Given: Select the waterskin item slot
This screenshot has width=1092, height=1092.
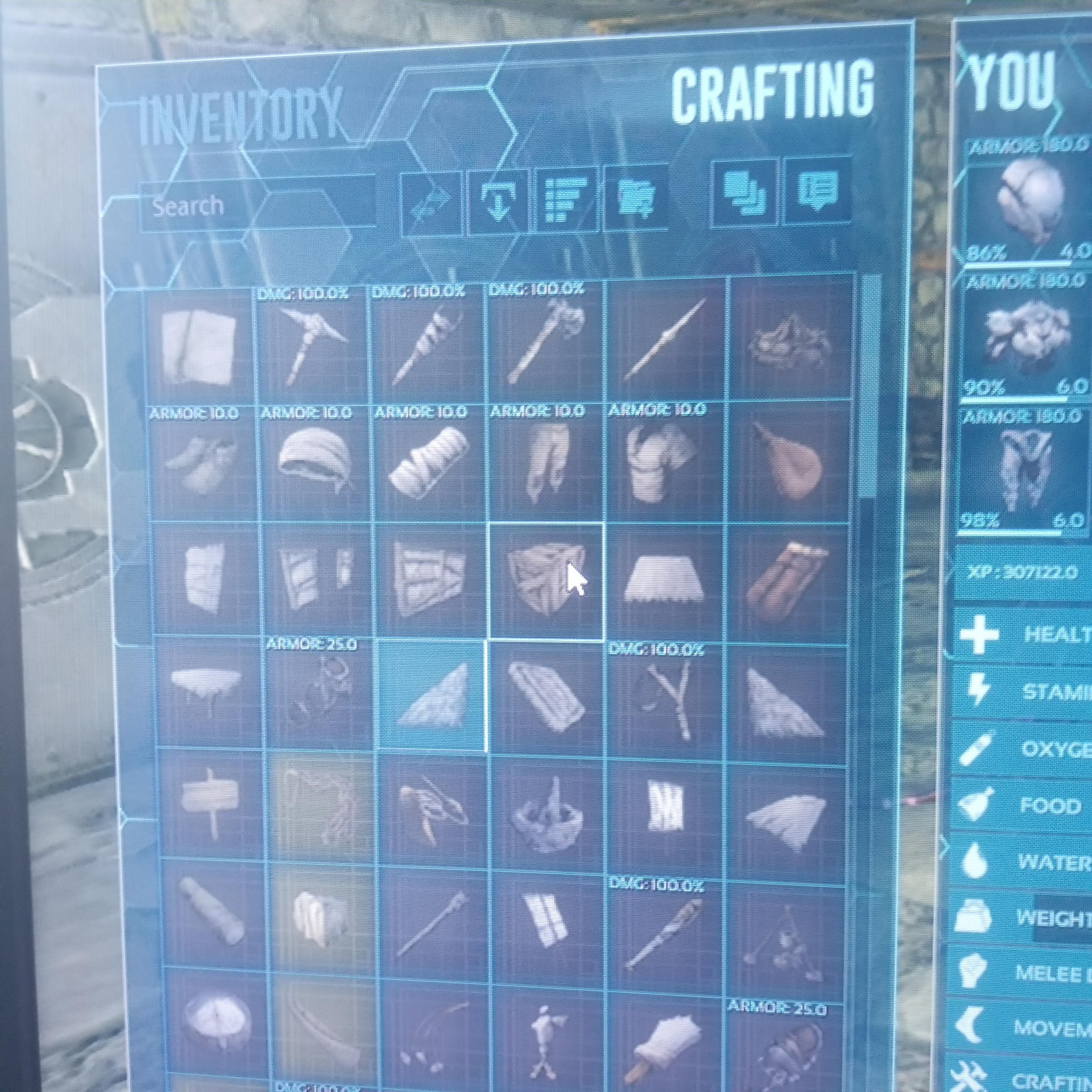Looking at the screenshot, I should pos(791,463).
